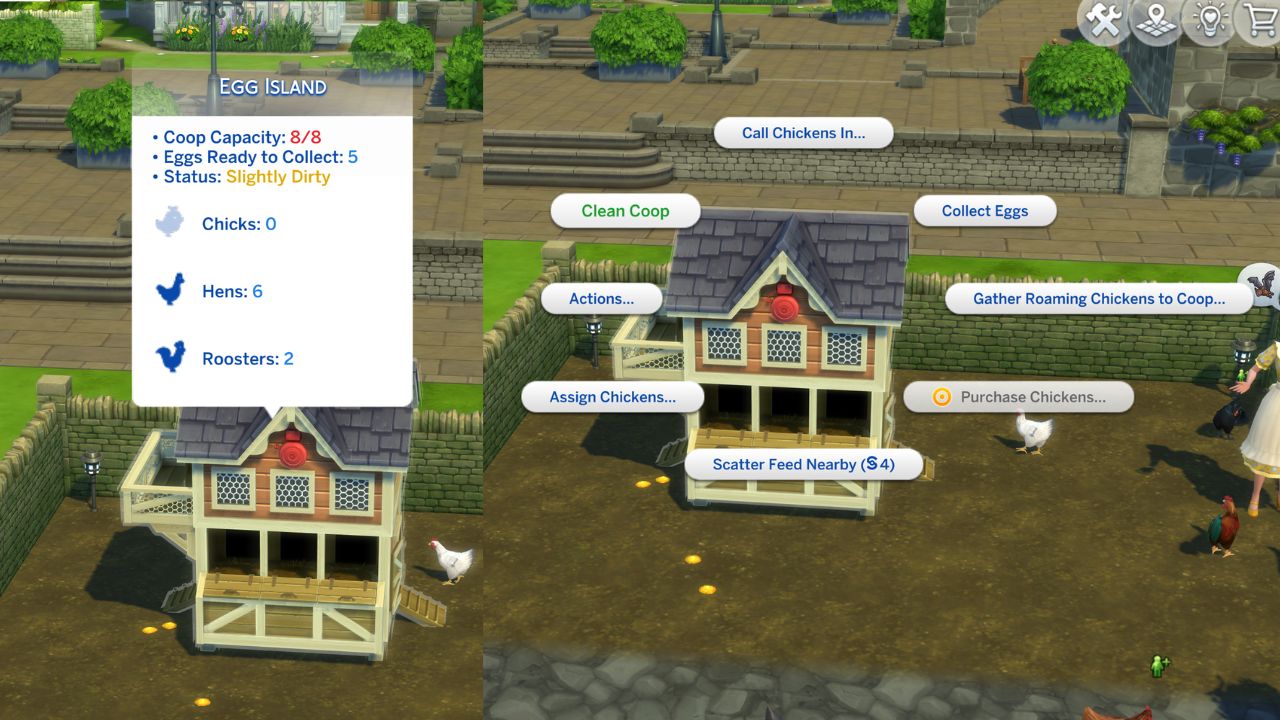Open Build Mode with the hammer and wrench icon

click(x=1104, y=20)
